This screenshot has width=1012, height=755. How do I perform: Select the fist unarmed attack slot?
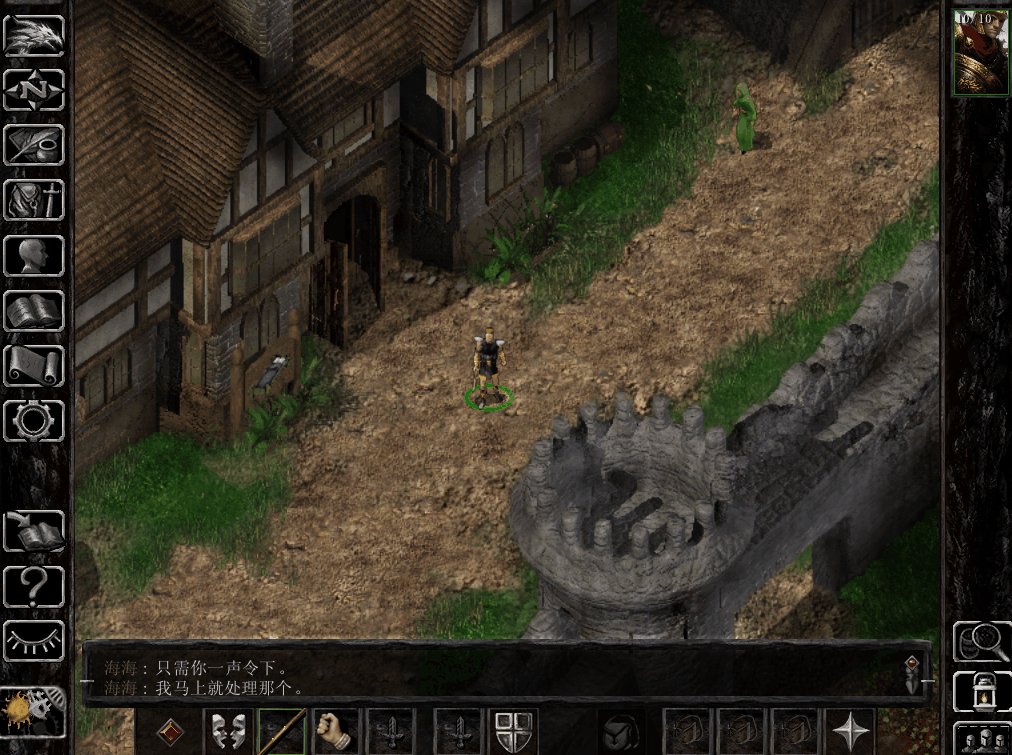336,732
